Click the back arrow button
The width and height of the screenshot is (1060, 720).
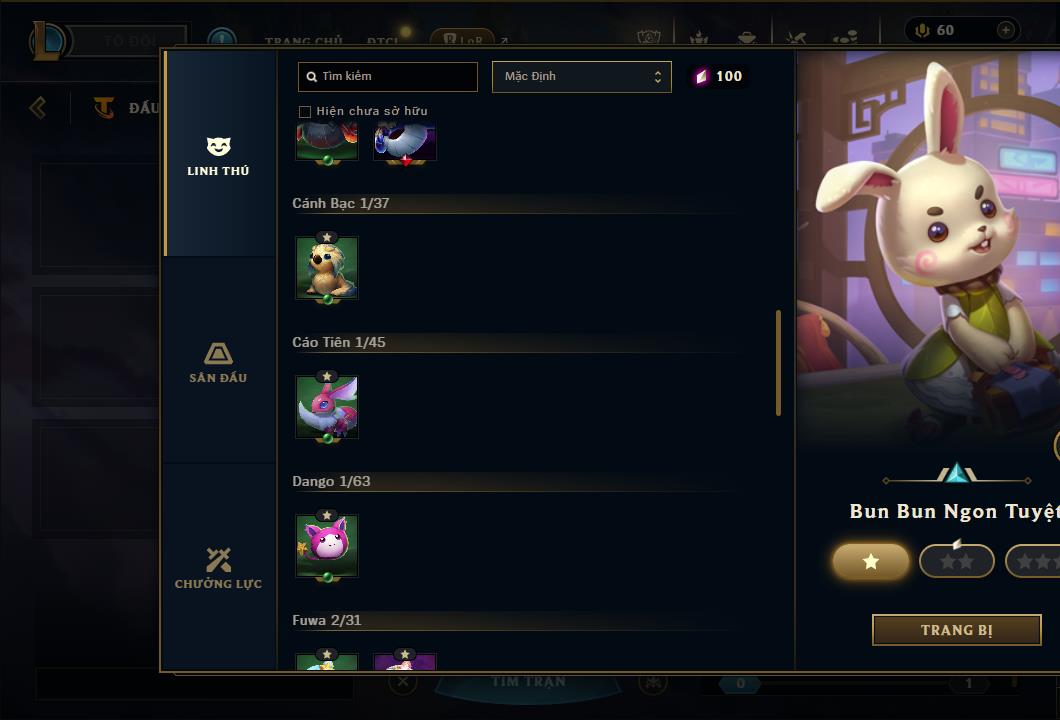[38, 107]
